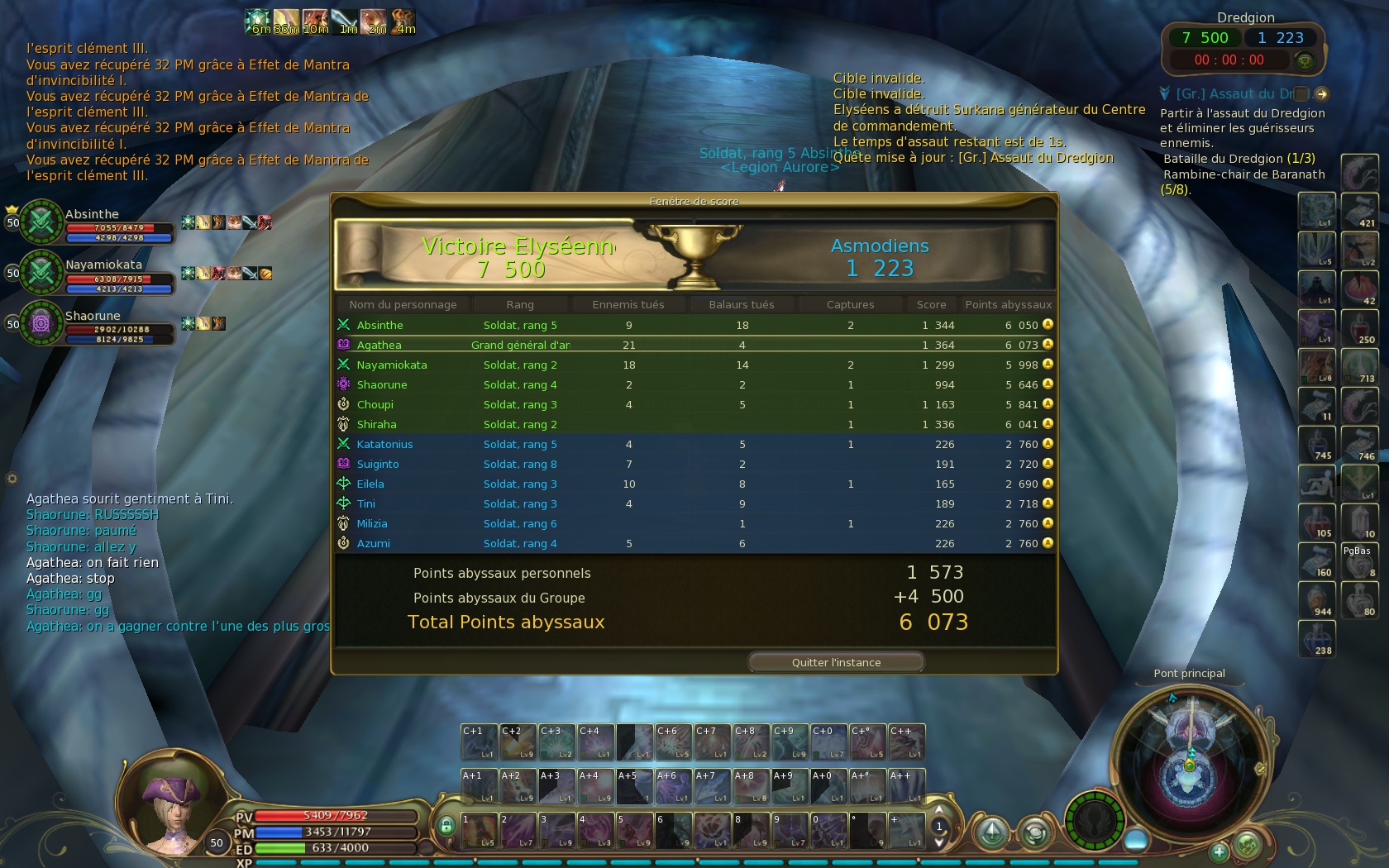
Task: Click the green skull button near minimap
Action: coord(1247,845)
